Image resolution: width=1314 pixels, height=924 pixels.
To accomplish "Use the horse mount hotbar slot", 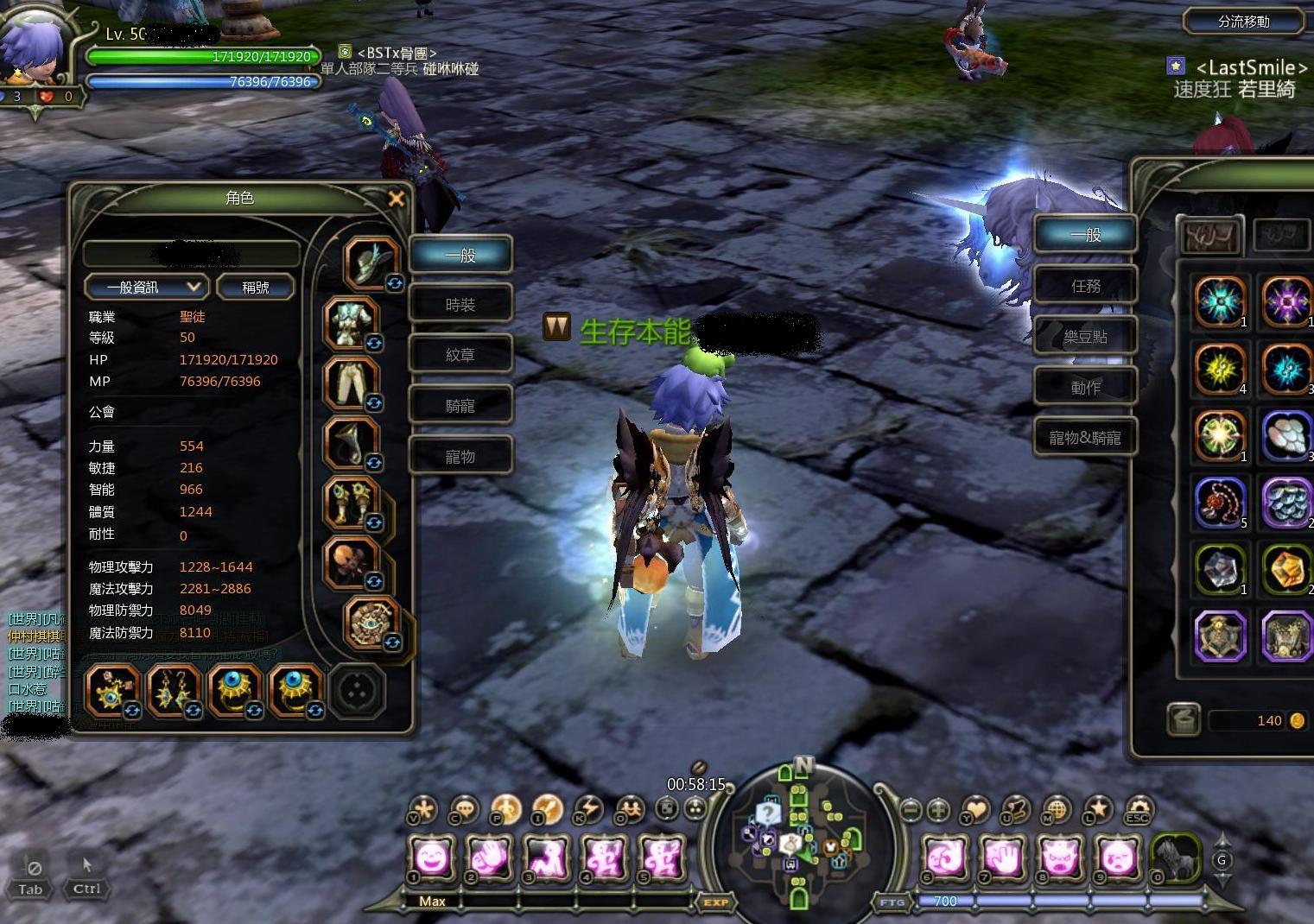I will [x=1175, y=858].
